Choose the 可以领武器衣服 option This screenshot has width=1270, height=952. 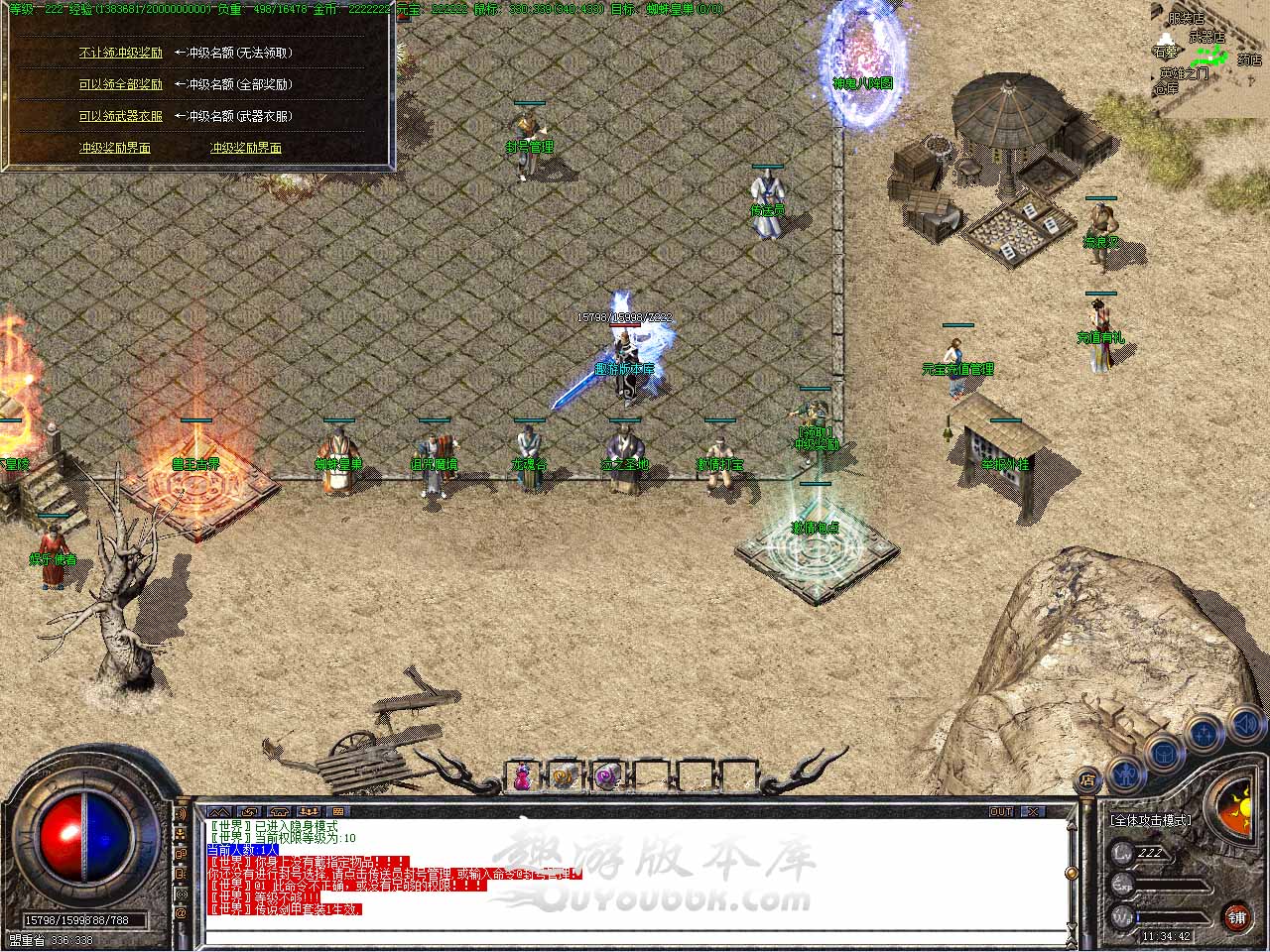tap(120, 116)
